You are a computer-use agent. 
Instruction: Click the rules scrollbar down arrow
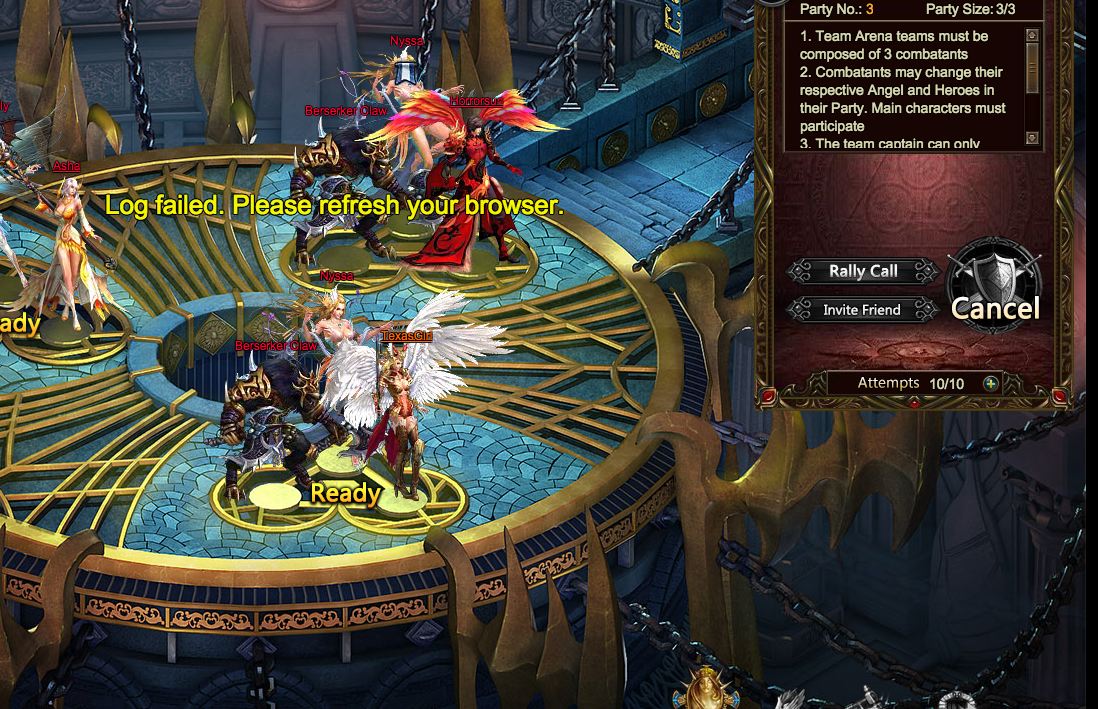coord(1033,138)
